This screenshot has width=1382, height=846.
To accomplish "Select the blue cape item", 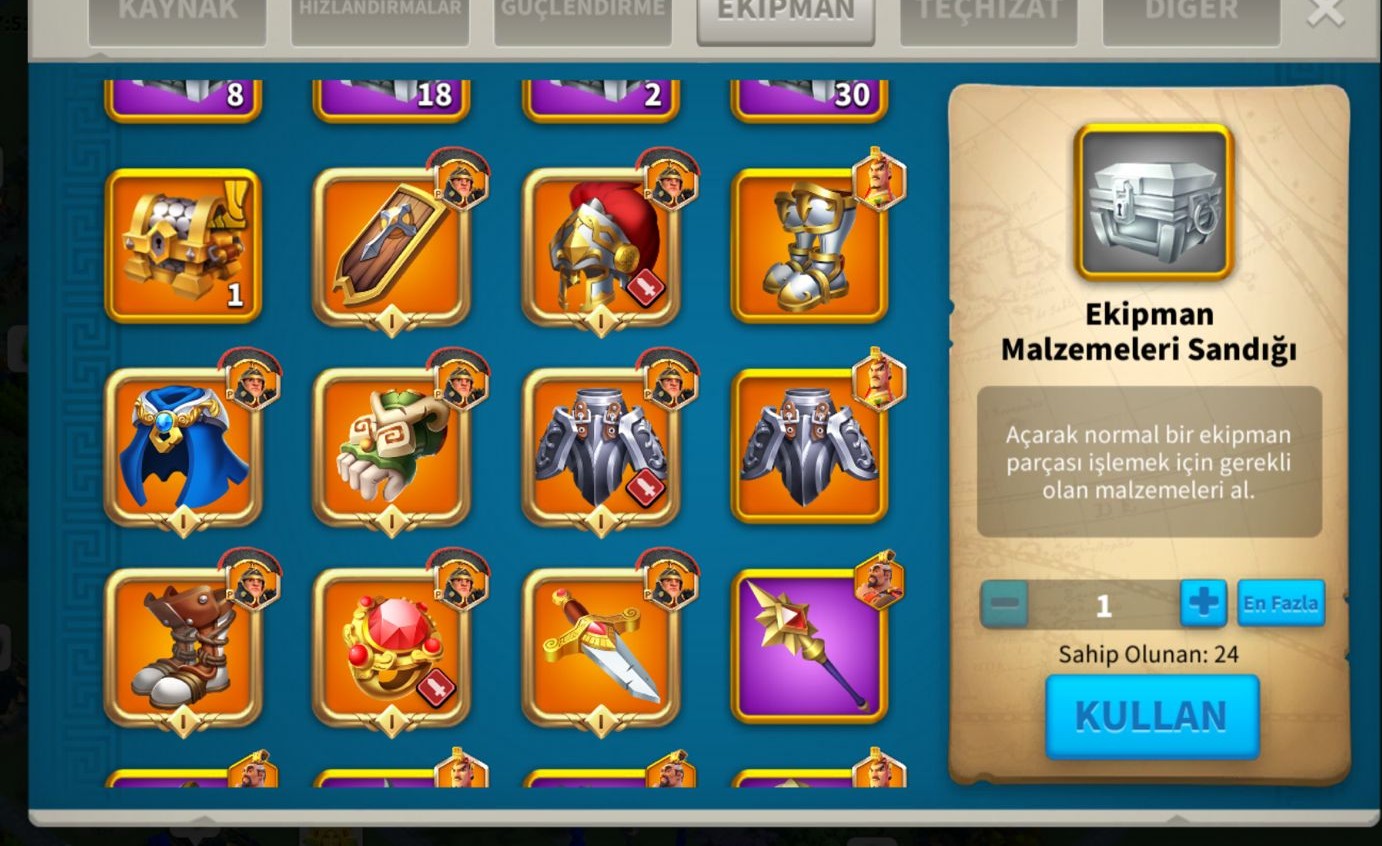I will (x=183, y=446).
